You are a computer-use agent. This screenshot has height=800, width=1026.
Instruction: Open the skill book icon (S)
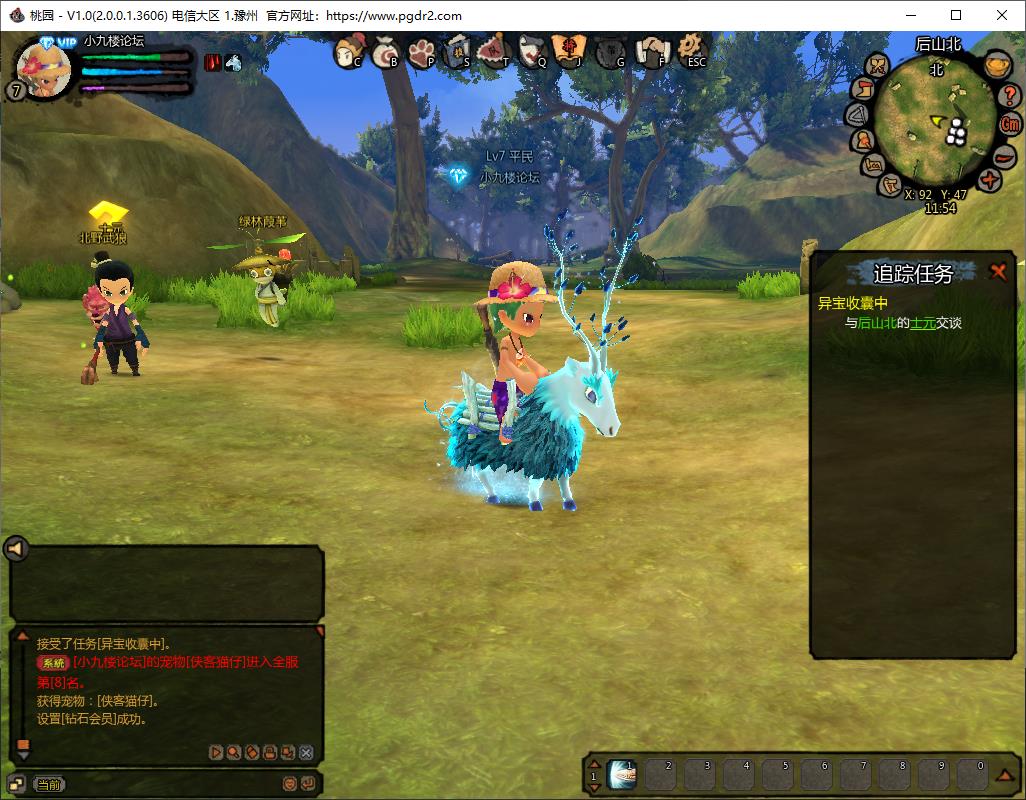tap(458, 50)
